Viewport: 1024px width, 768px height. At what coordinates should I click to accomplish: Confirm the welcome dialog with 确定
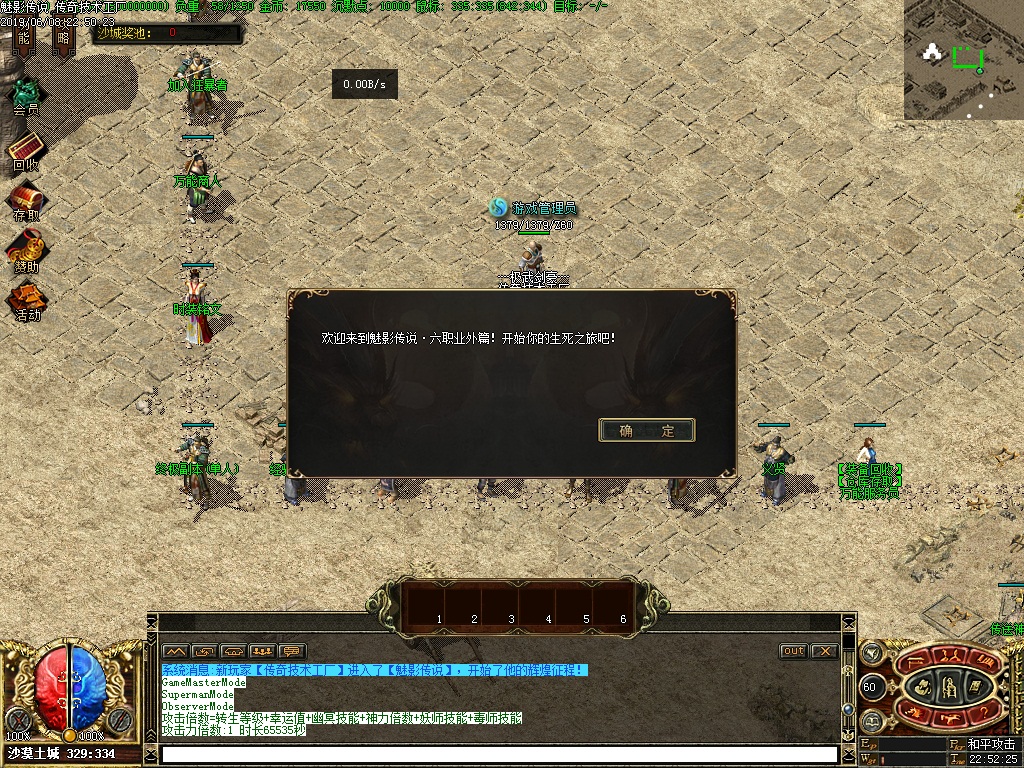pyautogui.click(x=646, y=430)
